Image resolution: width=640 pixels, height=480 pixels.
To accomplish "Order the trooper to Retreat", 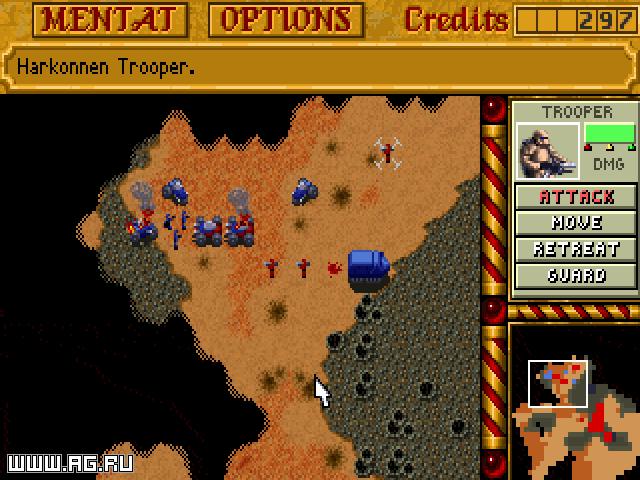I will pos(576,249).
